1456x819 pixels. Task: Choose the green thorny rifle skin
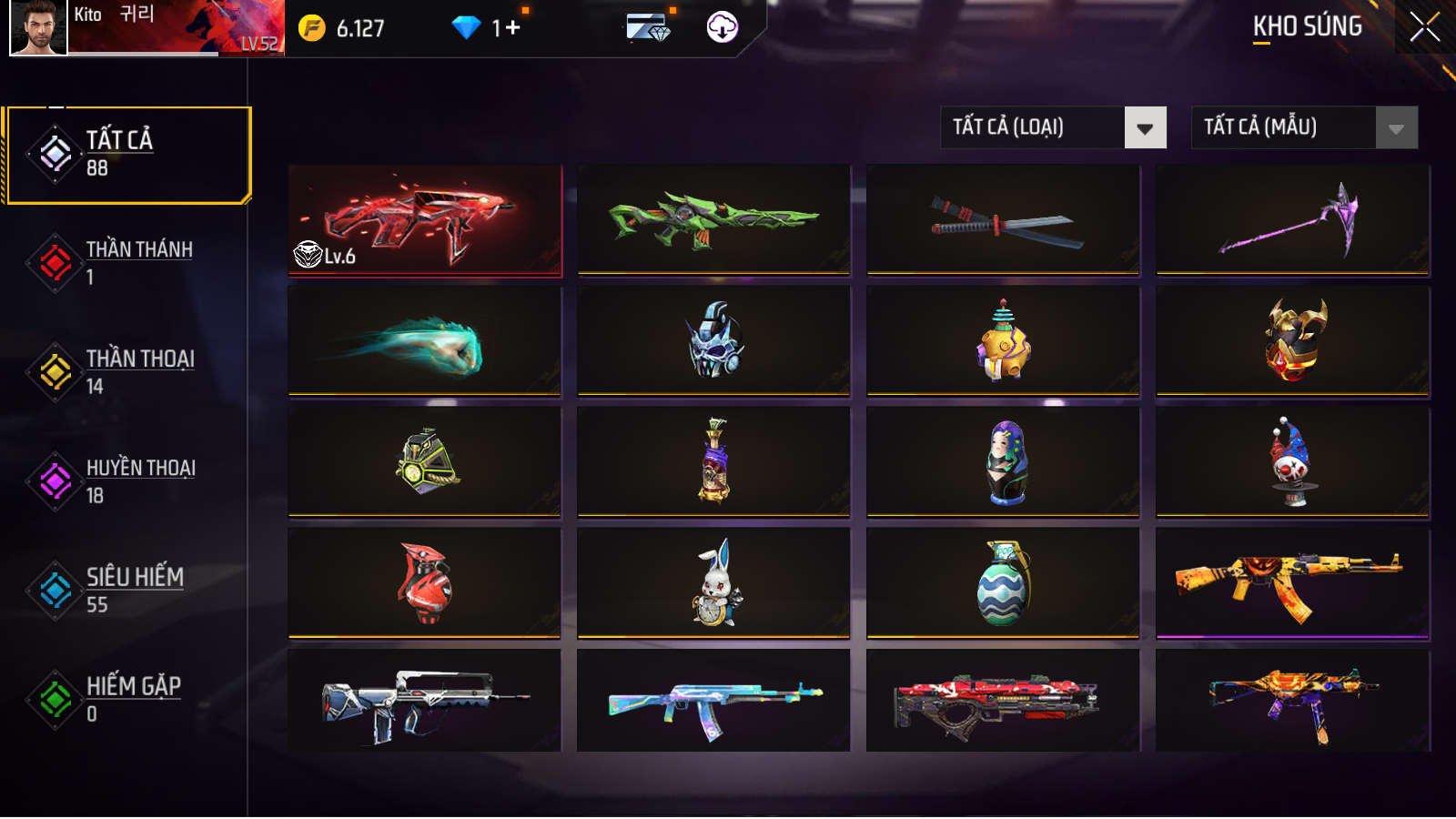click(713, 219)
